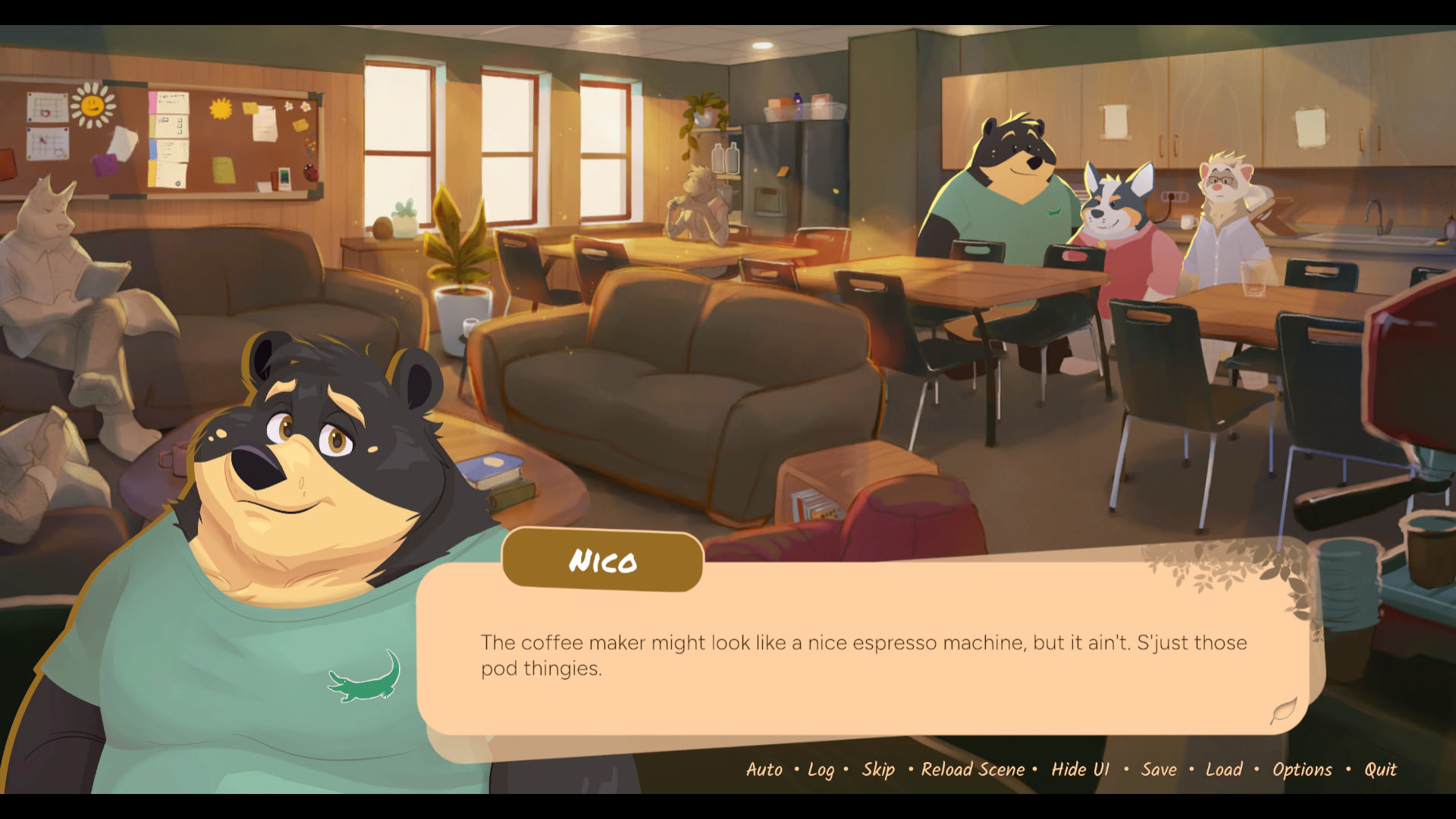This screenshot has width=1456, height=819.
Task: Select Quit in the bottom menu
Action: 1380,770
